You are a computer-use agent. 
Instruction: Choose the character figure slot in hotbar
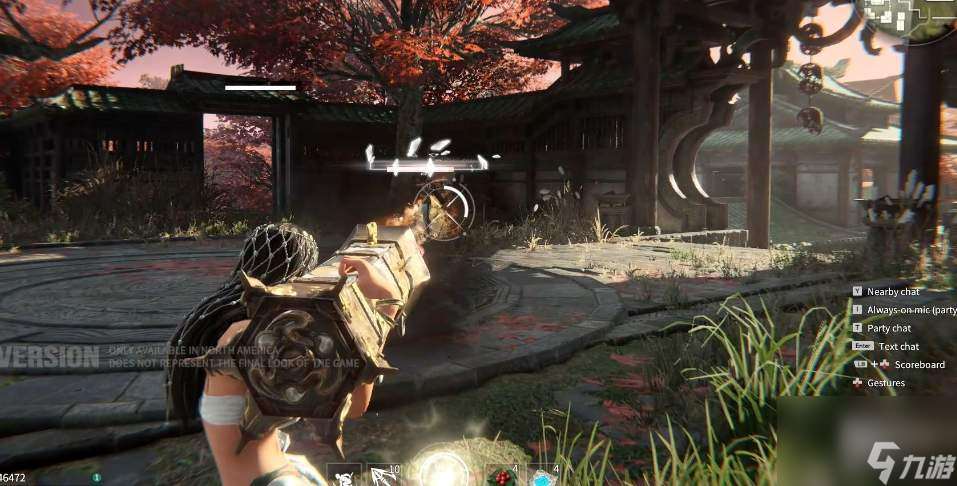(343, 476)
